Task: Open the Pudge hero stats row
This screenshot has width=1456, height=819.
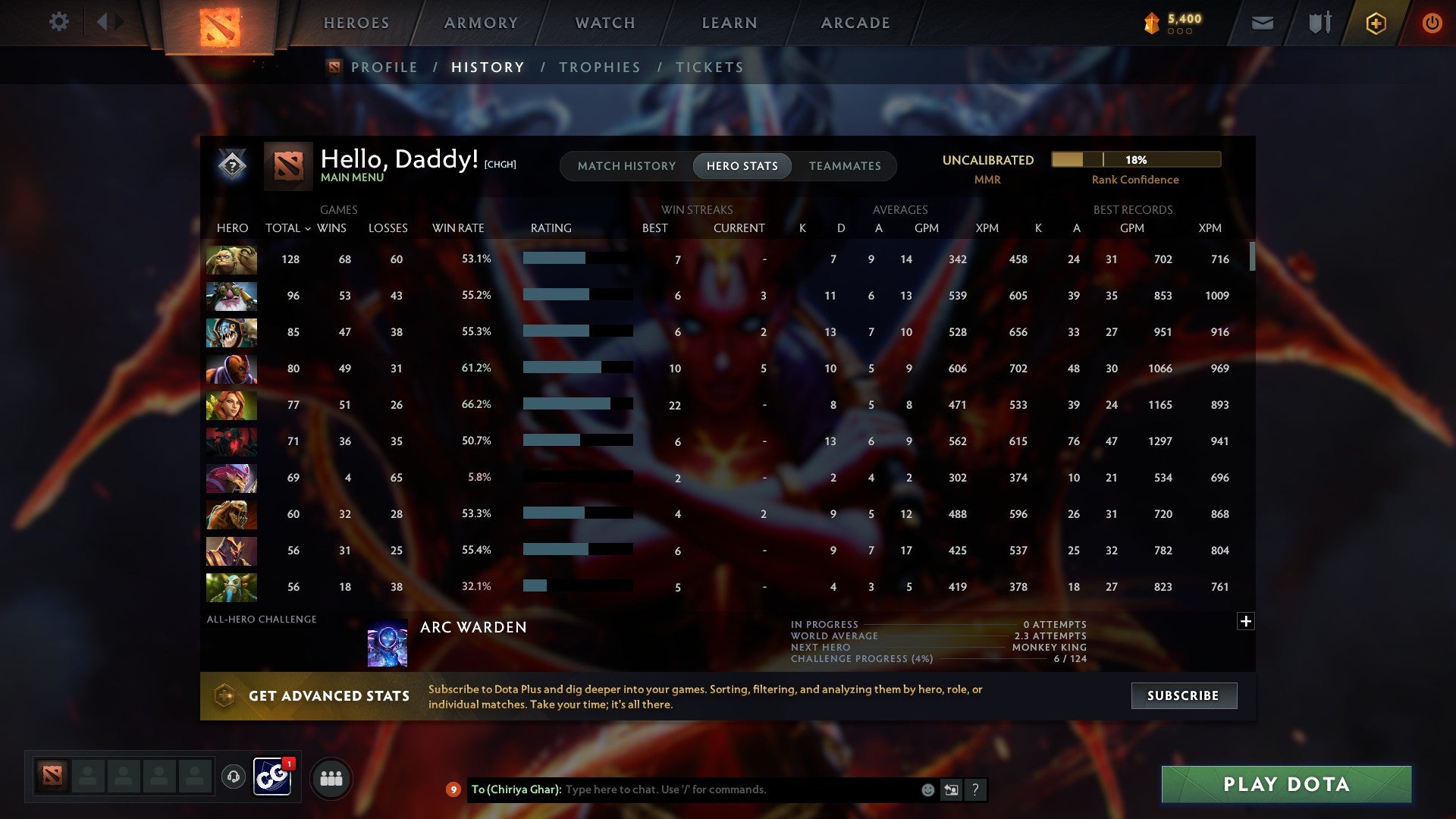Action: coord(231,260)
